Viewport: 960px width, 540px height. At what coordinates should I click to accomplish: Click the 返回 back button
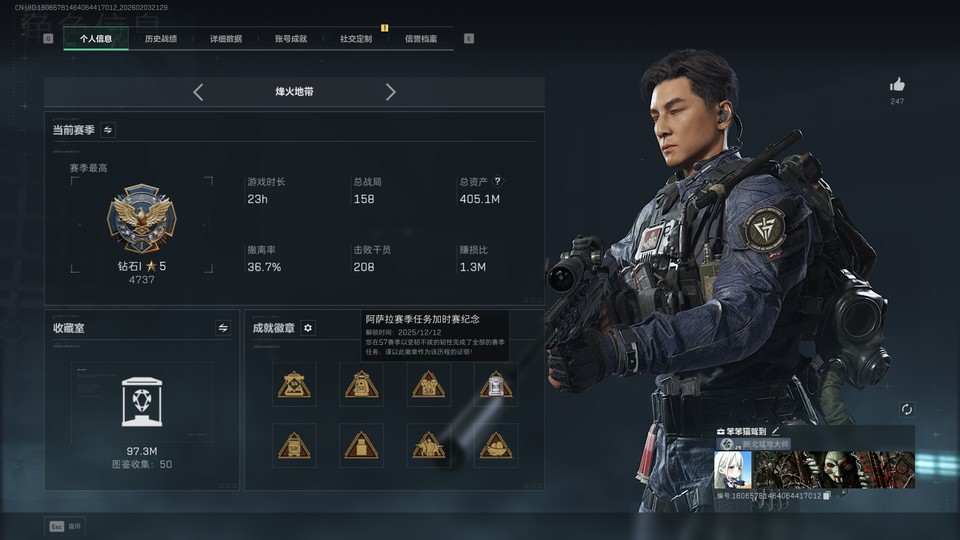(x=65, y=525)
